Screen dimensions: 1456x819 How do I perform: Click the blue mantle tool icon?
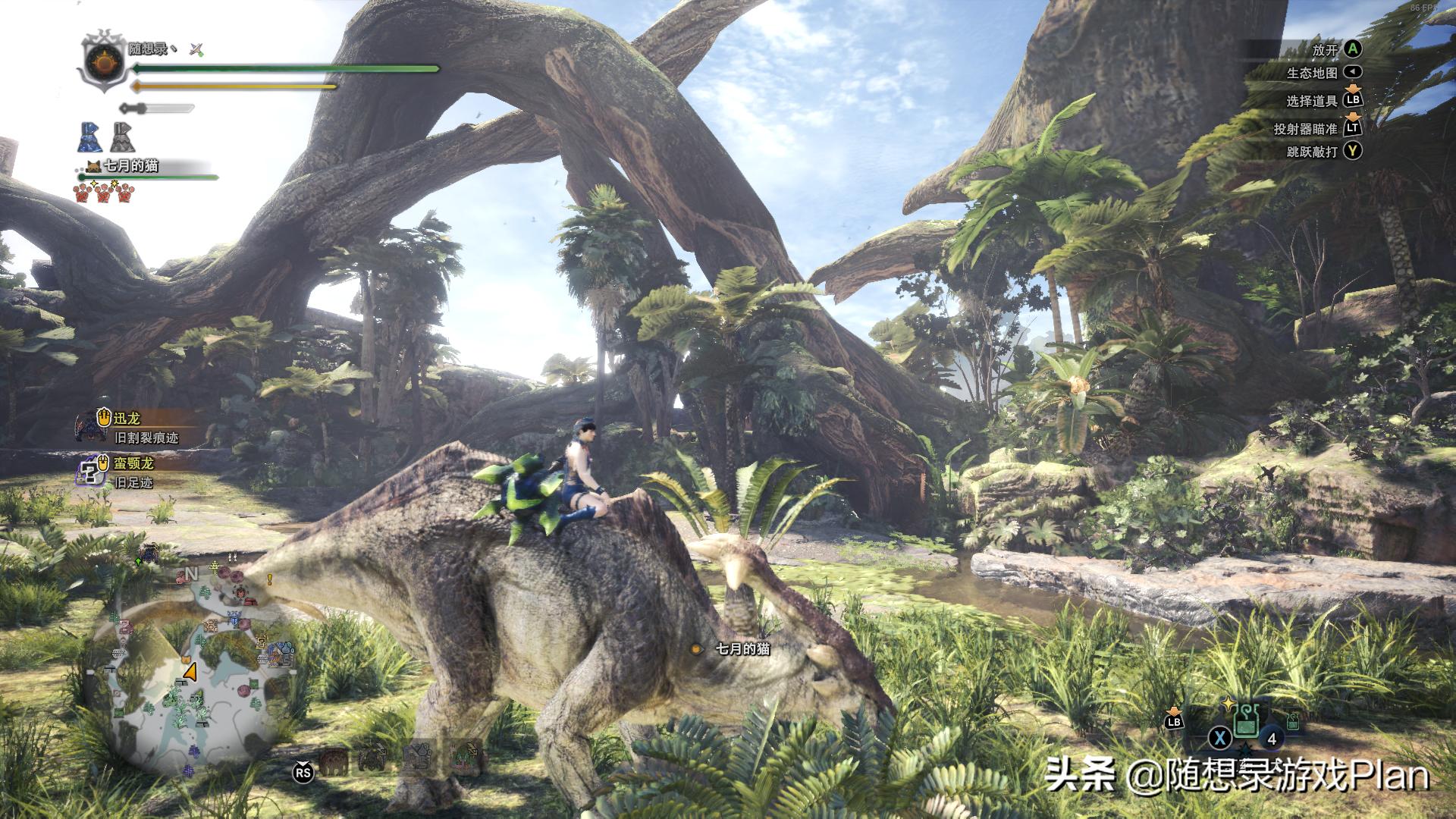coord(90,137)
